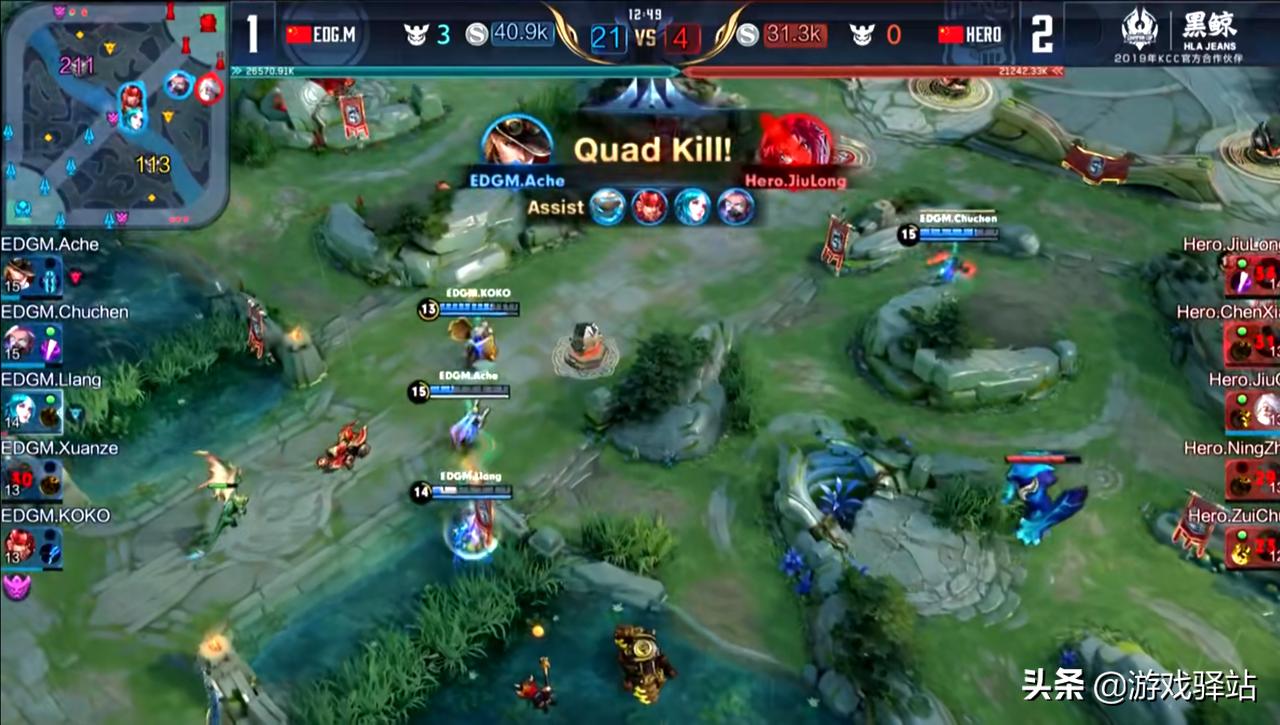Click the victim portrait in Quad Kill banner
1280x725 pixels.
pyautogui.click(x=796, y=142)
